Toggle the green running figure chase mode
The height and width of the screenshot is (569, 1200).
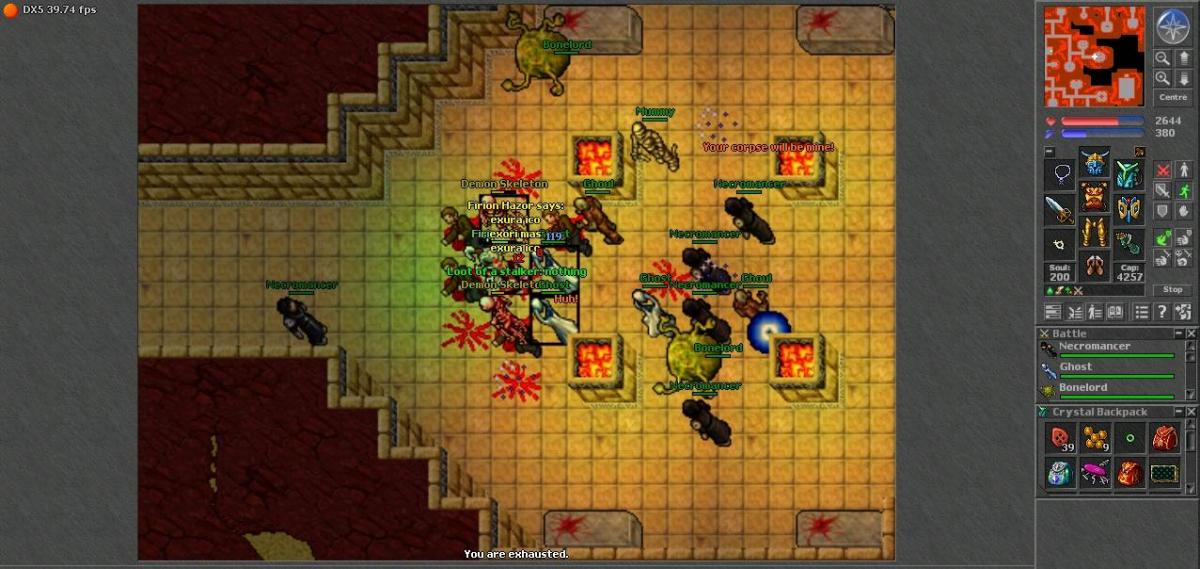pos(1184,190)
